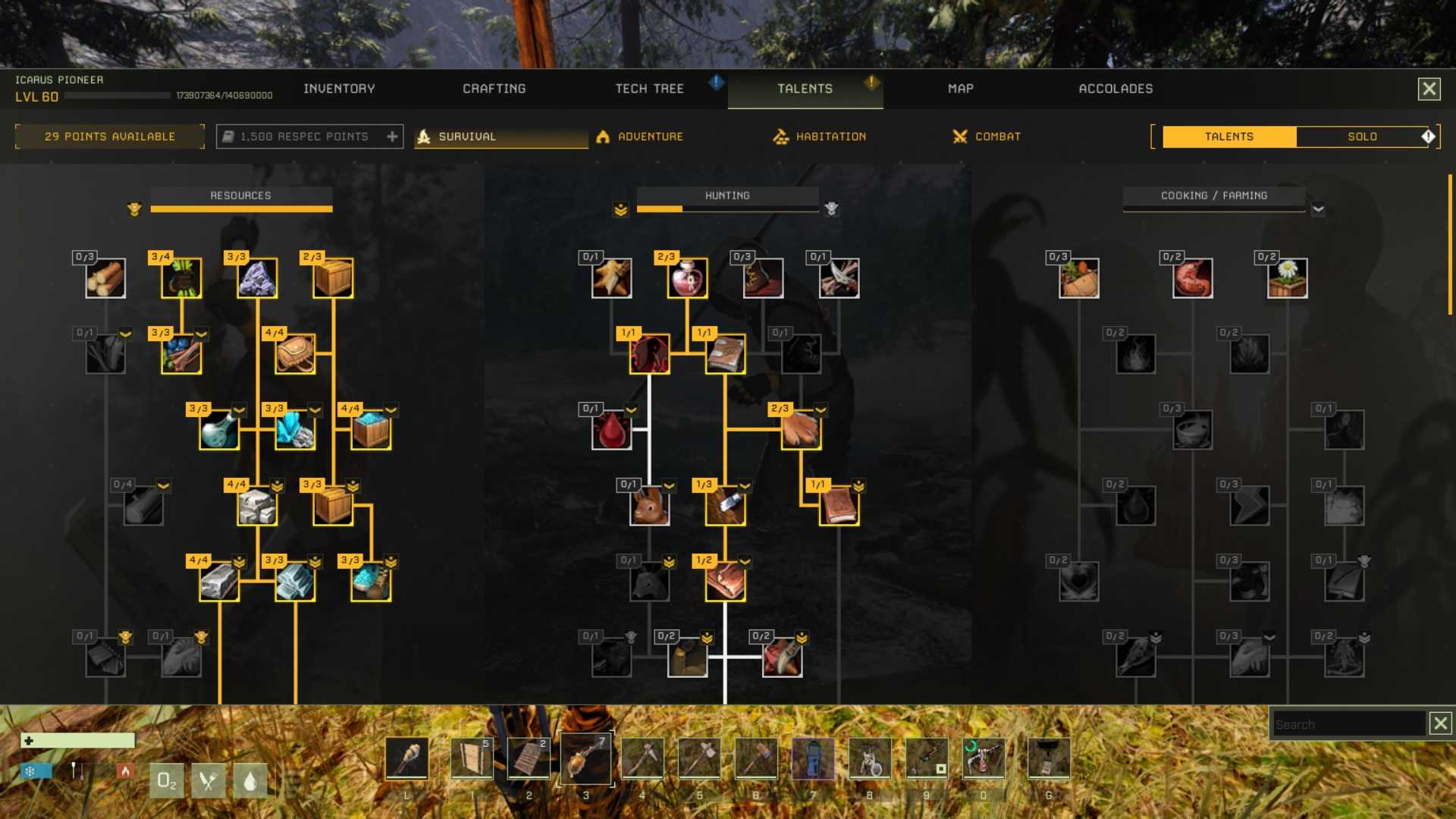Clear the search with its X button
1456x819 pixels.
pos(1440,723)
